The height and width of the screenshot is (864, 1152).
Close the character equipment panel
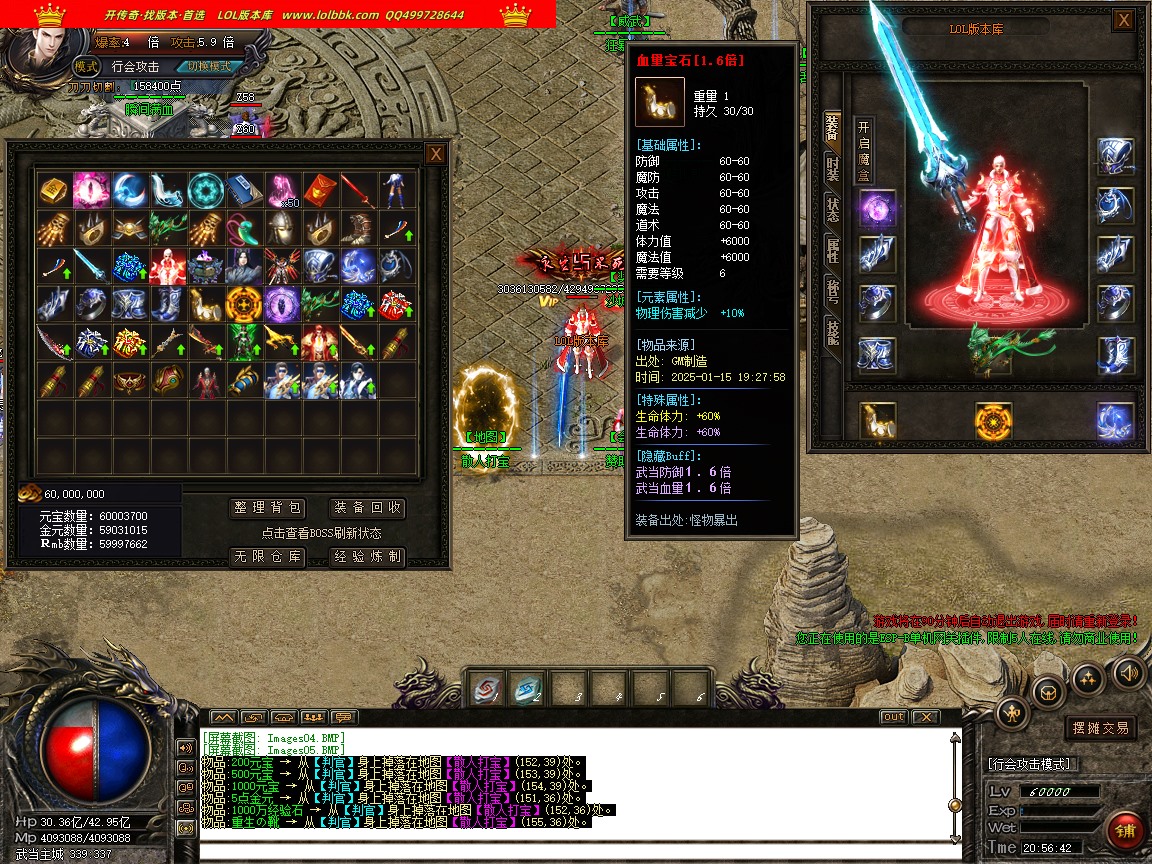pos(1124,20)
